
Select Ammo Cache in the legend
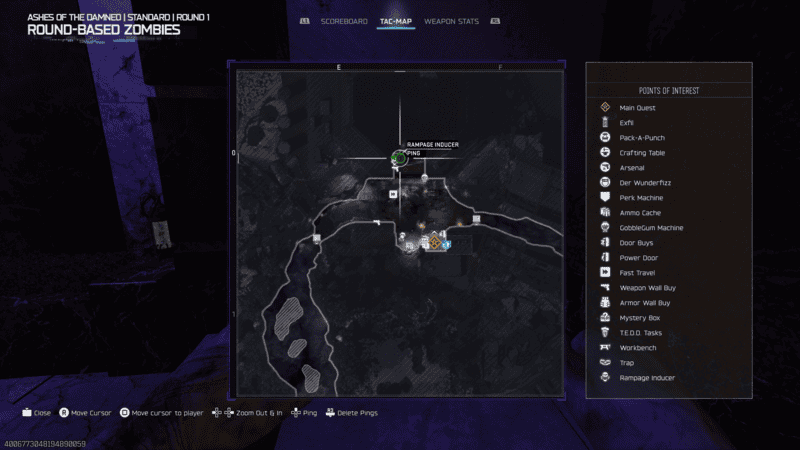(639, 212)
